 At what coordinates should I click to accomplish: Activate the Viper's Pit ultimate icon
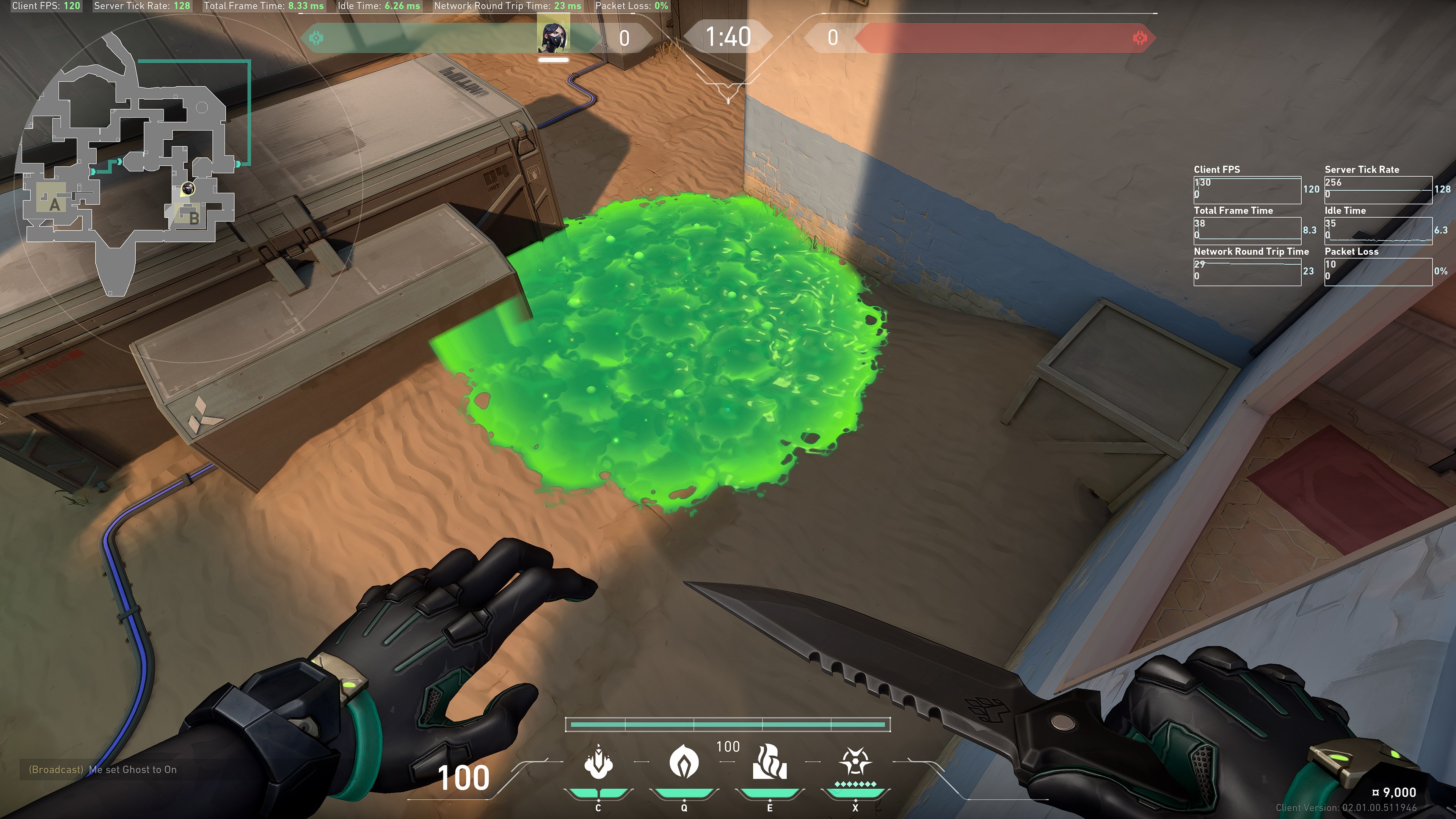[x=855, y=762]
